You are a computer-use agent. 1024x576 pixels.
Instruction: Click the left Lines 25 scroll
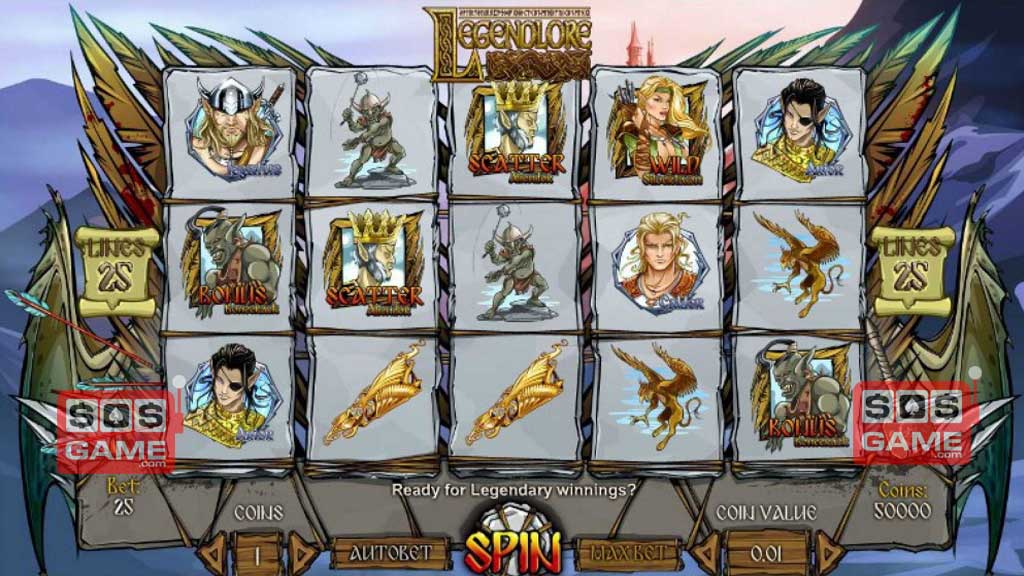click(117, 265)
